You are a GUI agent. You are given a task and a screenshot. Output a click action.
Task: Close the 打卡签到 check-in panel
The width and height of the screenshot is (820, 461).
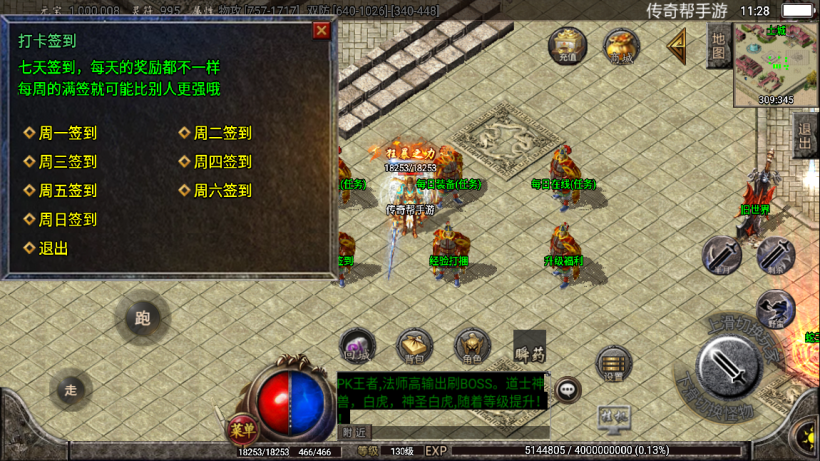321,30
